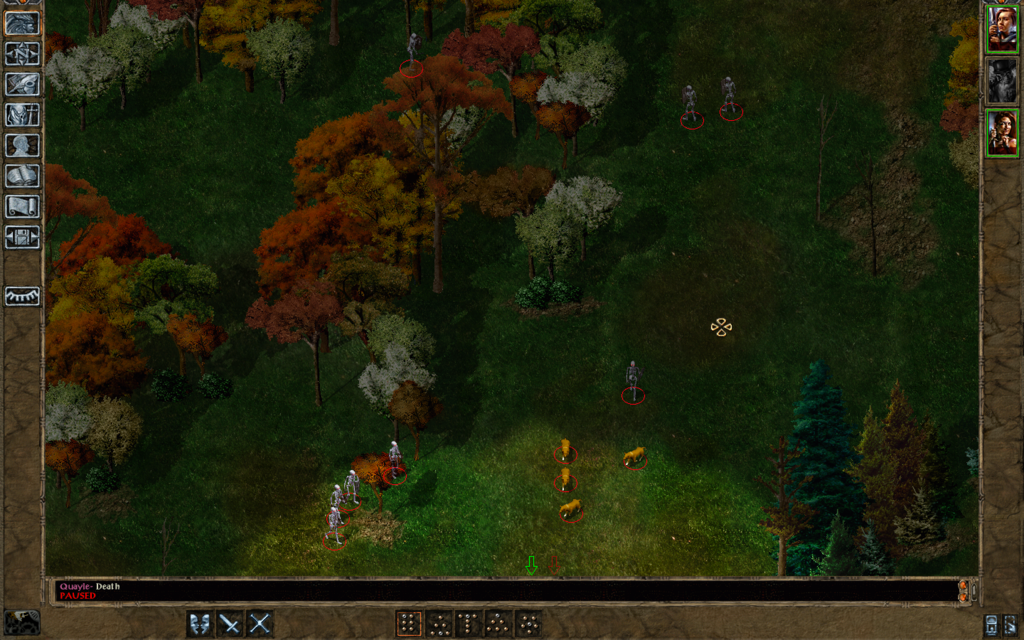Select the greyed-out dead party member portrait
Viewport: 1024px width, 640px height.
click(1002, 81)
